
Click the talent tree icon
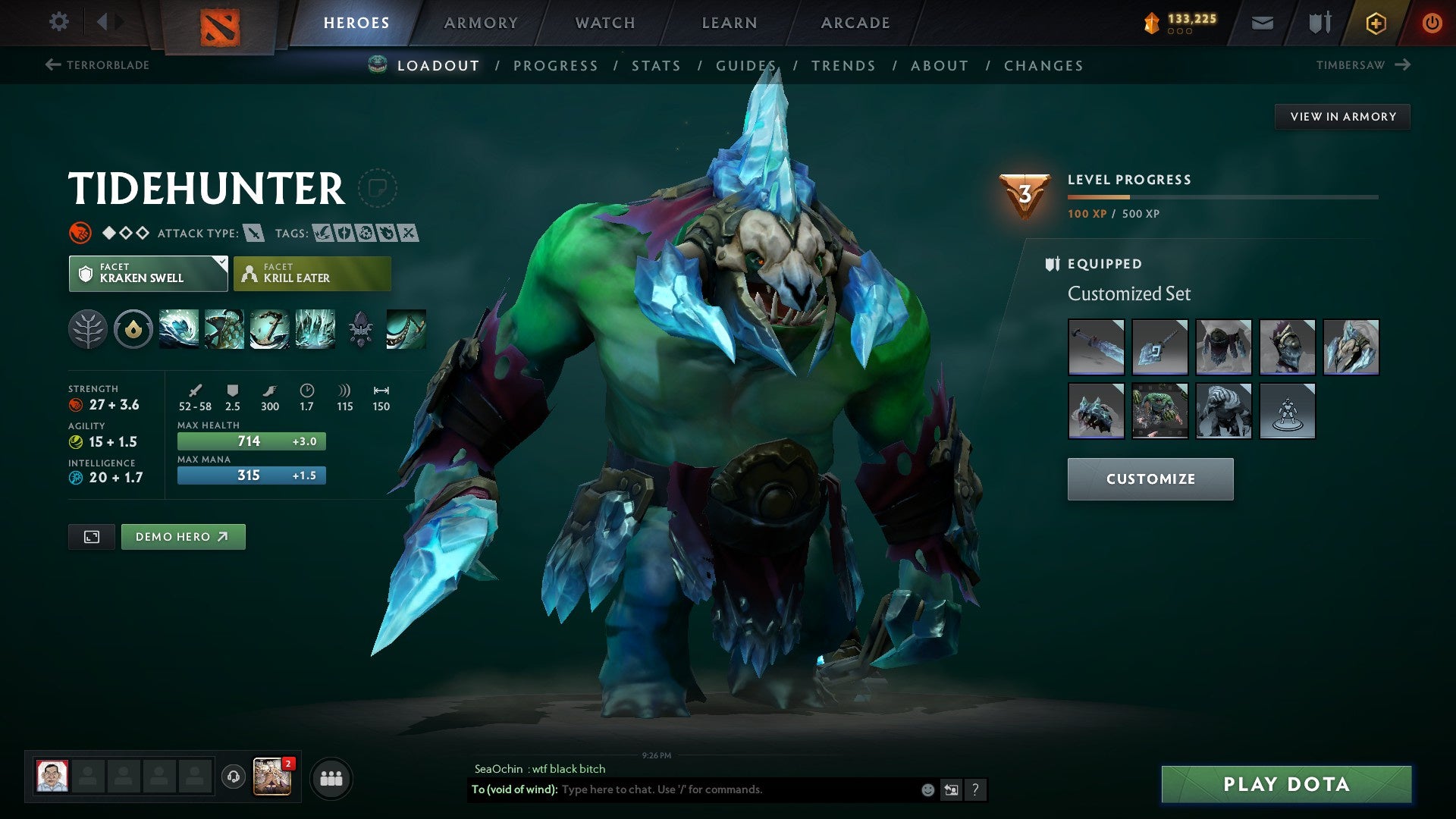[x=89, y=329]
